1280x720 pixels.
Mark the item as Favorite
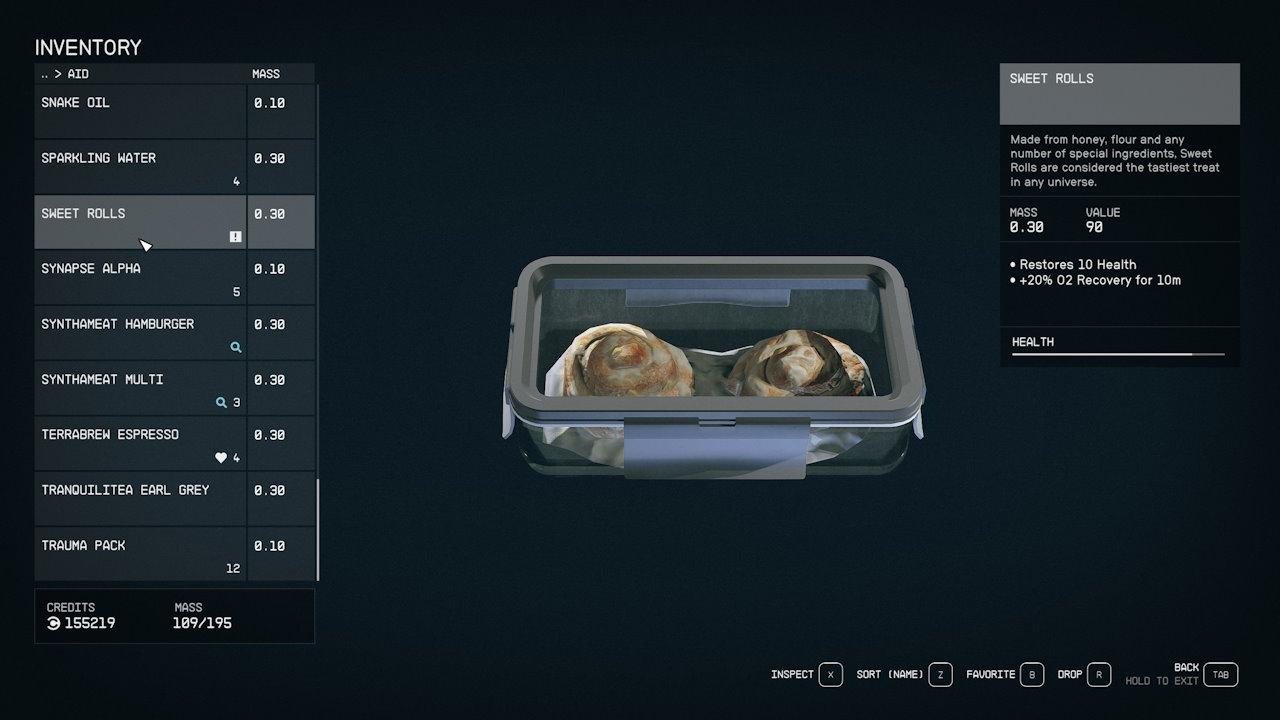(1032, 675)
